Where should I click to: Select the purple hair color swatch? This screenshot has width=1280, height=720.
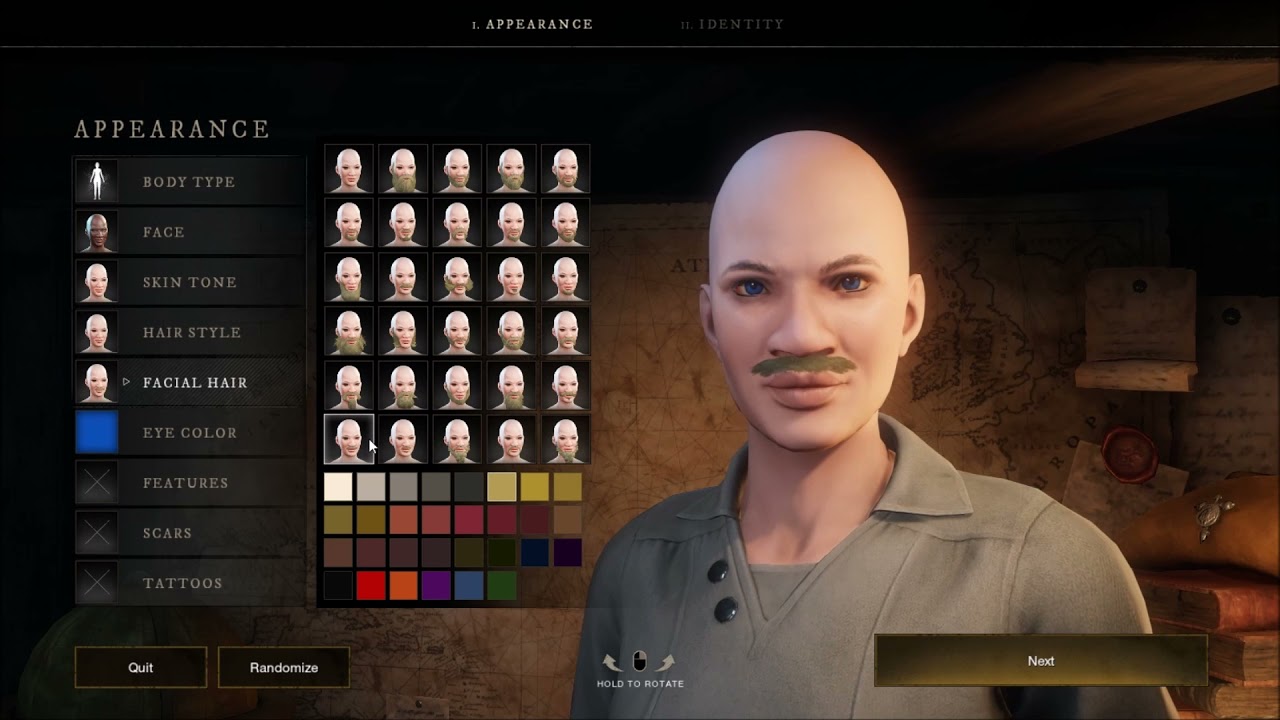(436, 585)
